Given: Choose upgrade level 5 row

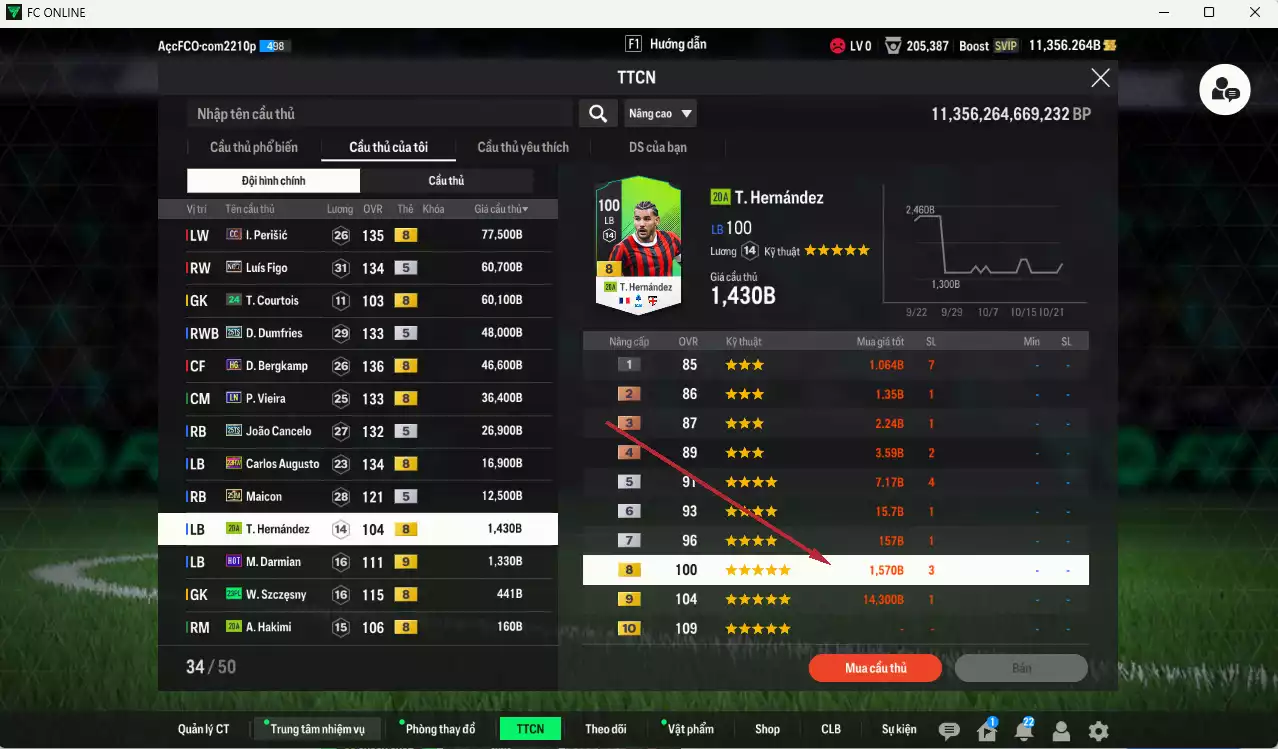Looking at the screenshot, I should (835, 482).
